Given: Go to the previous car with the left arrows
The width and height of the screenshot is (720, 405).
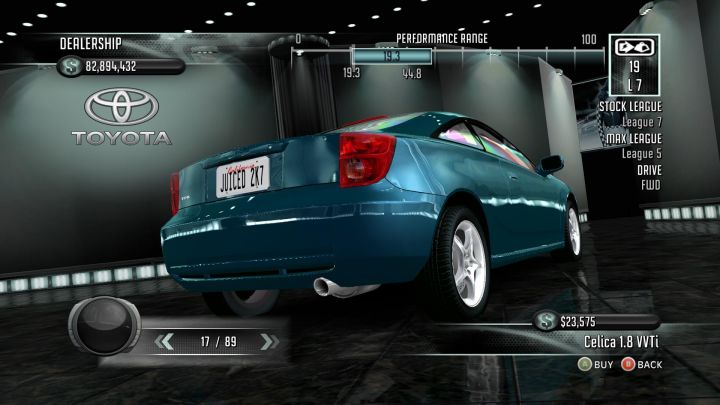Looking at the screenshot, I should tap(166, 342).
